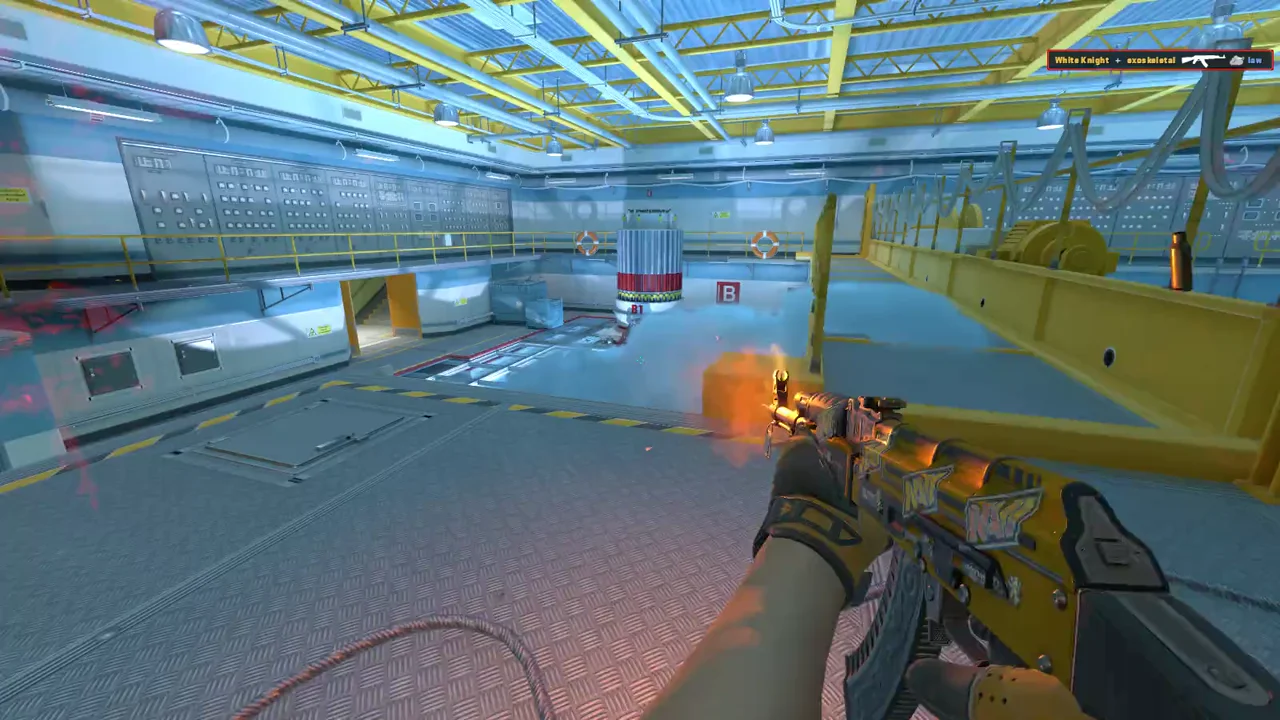Select the AK-47 icon in the kill feed

tap(1202, 60)
